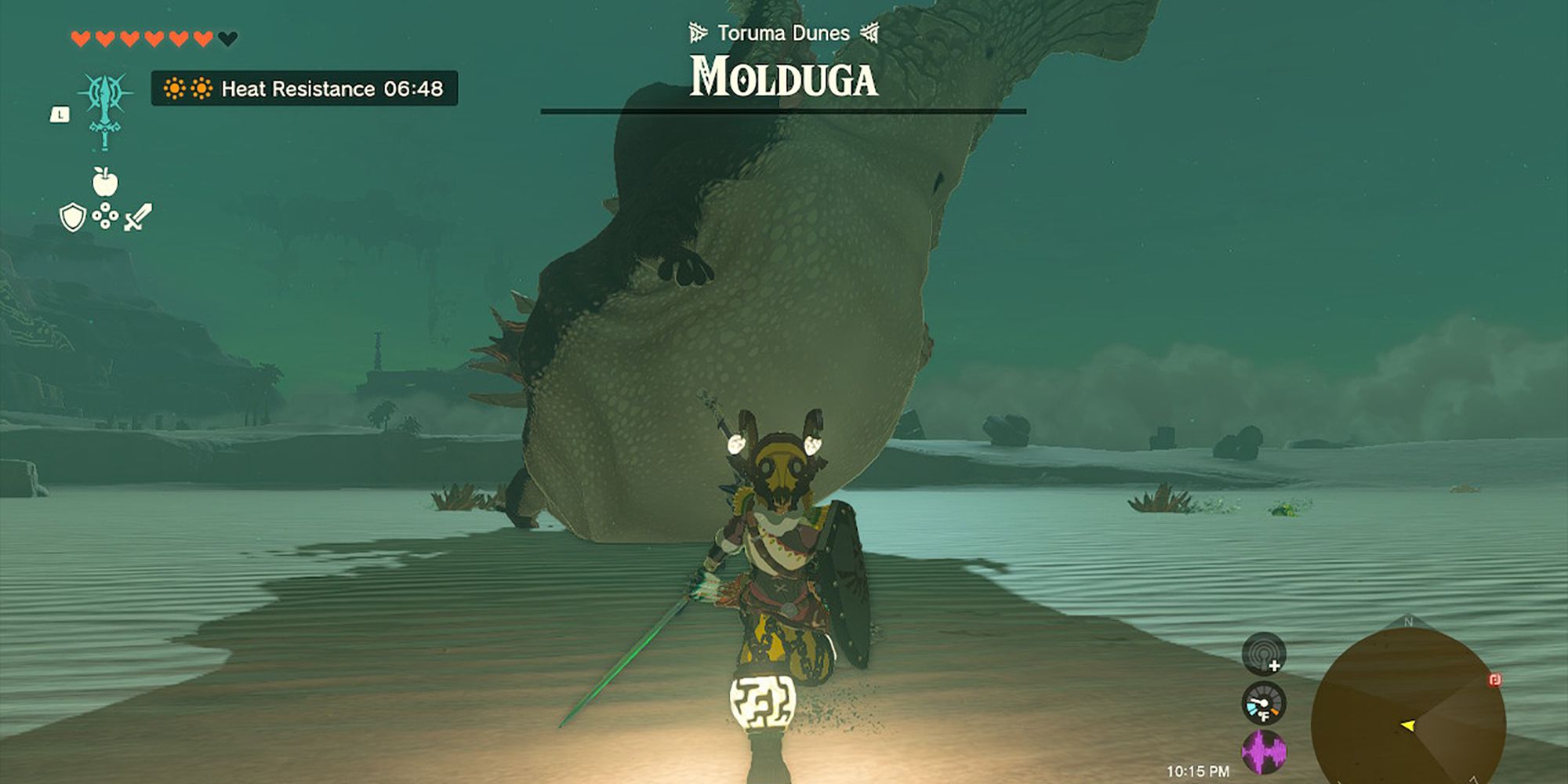Toggle the first red heart in the health row

tap(80, 38)
